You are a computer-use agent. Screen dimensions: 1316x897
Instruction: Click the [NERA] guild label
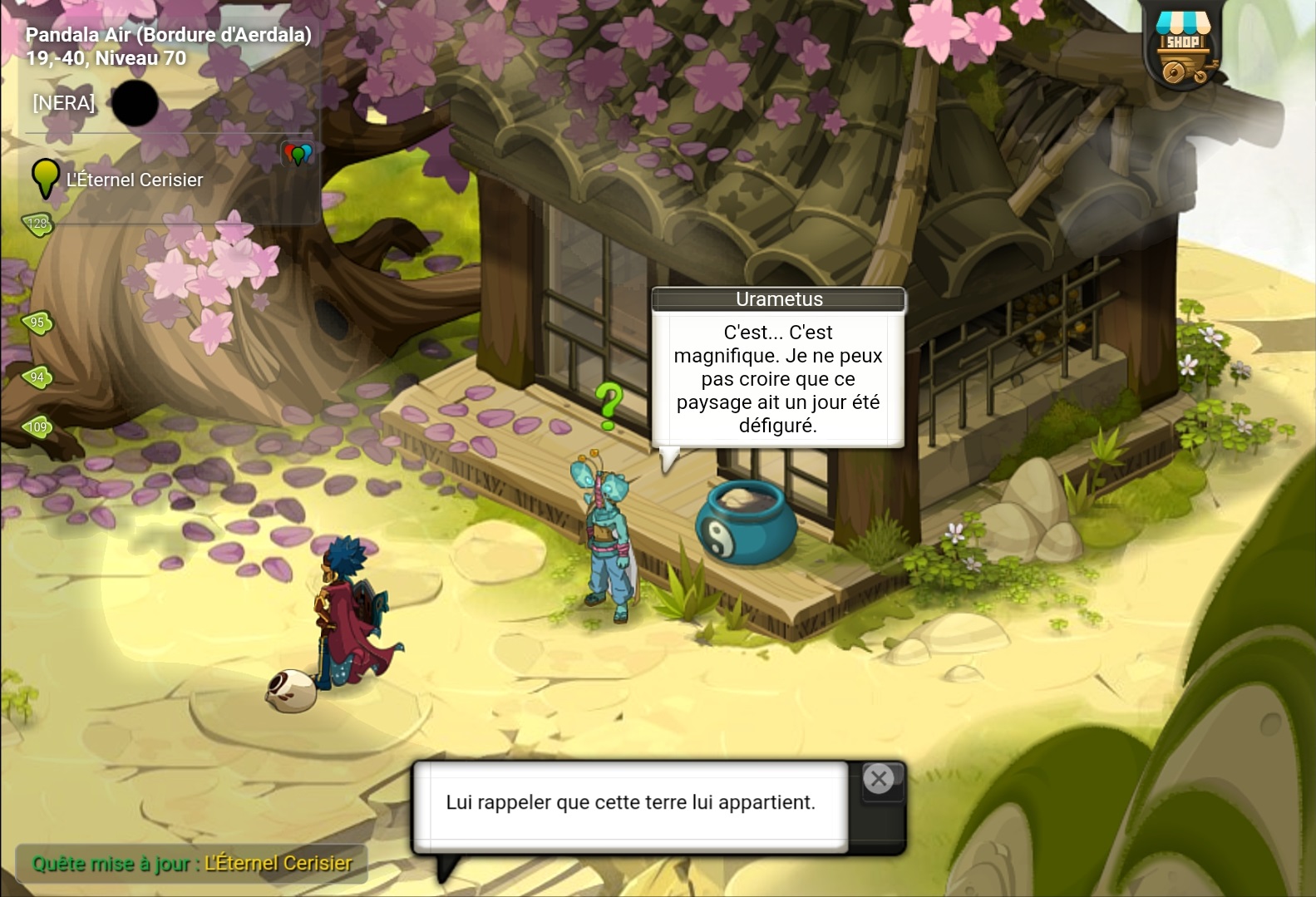pos(64,103)
